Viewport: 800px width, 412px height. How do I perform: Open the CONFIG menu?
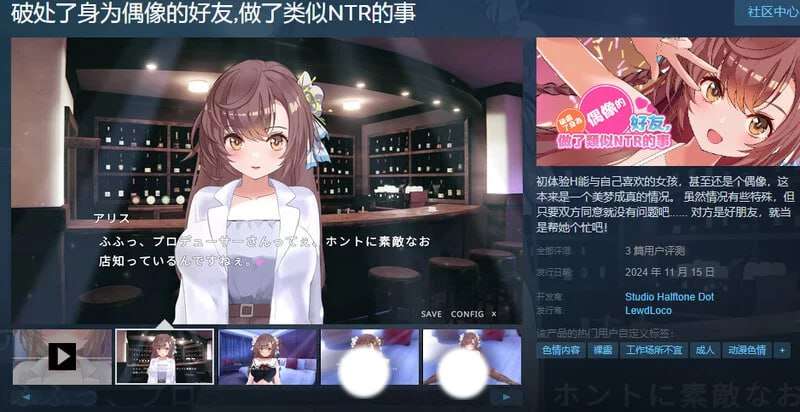(x=467, y=313)
